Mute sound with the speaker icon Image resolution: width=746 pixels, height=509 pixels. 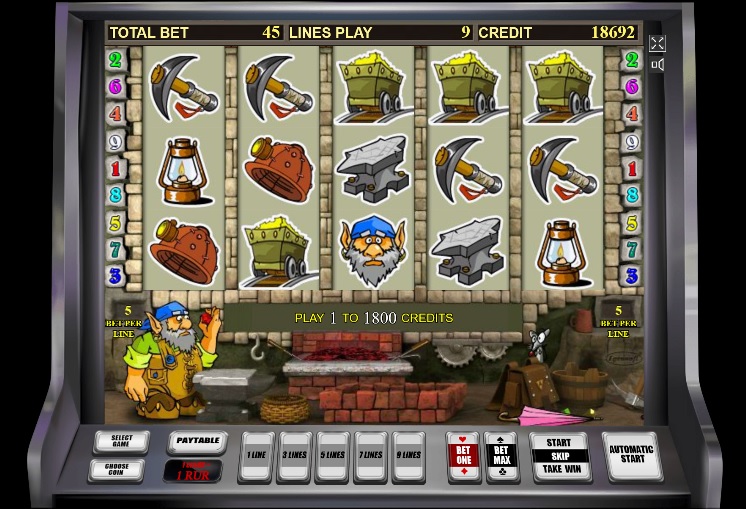pyautogui.click(x=657, y=65)
